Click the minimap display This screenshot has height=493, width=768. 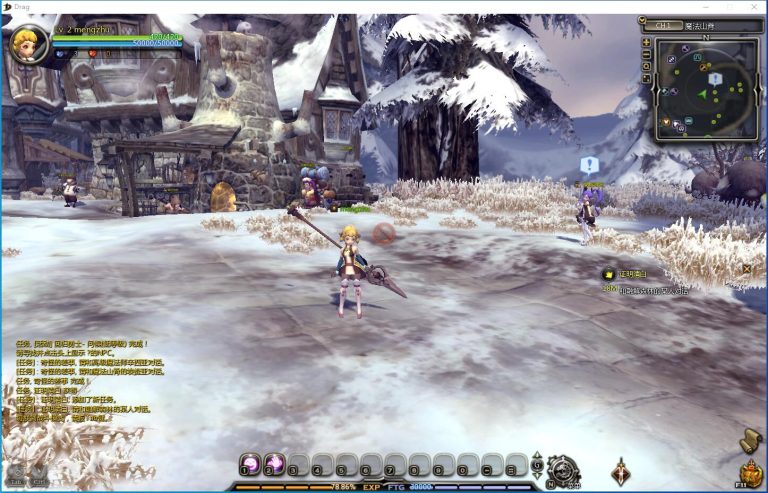706,90
